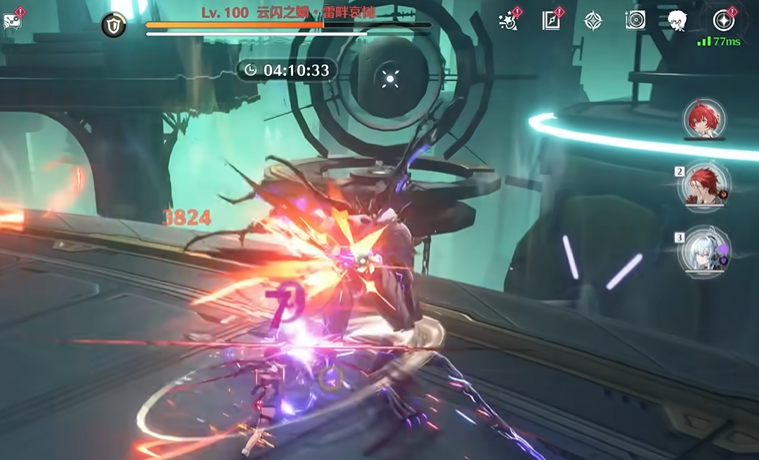Switch to white-haired character in slot 3

pyautogui.click(x=705, y=251)
